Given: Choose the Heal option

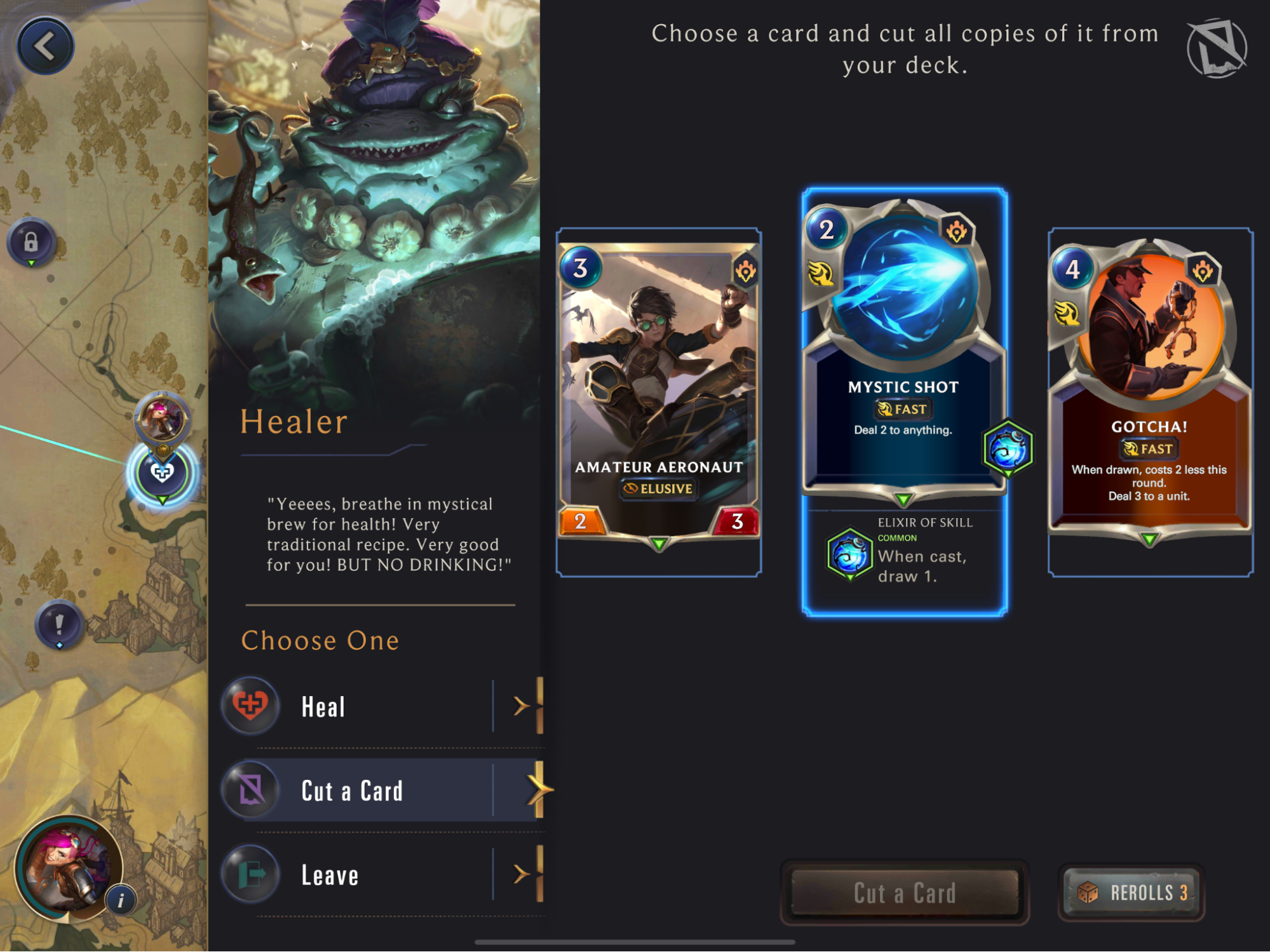Looking at the screenshot, I should tap(381, 706).
